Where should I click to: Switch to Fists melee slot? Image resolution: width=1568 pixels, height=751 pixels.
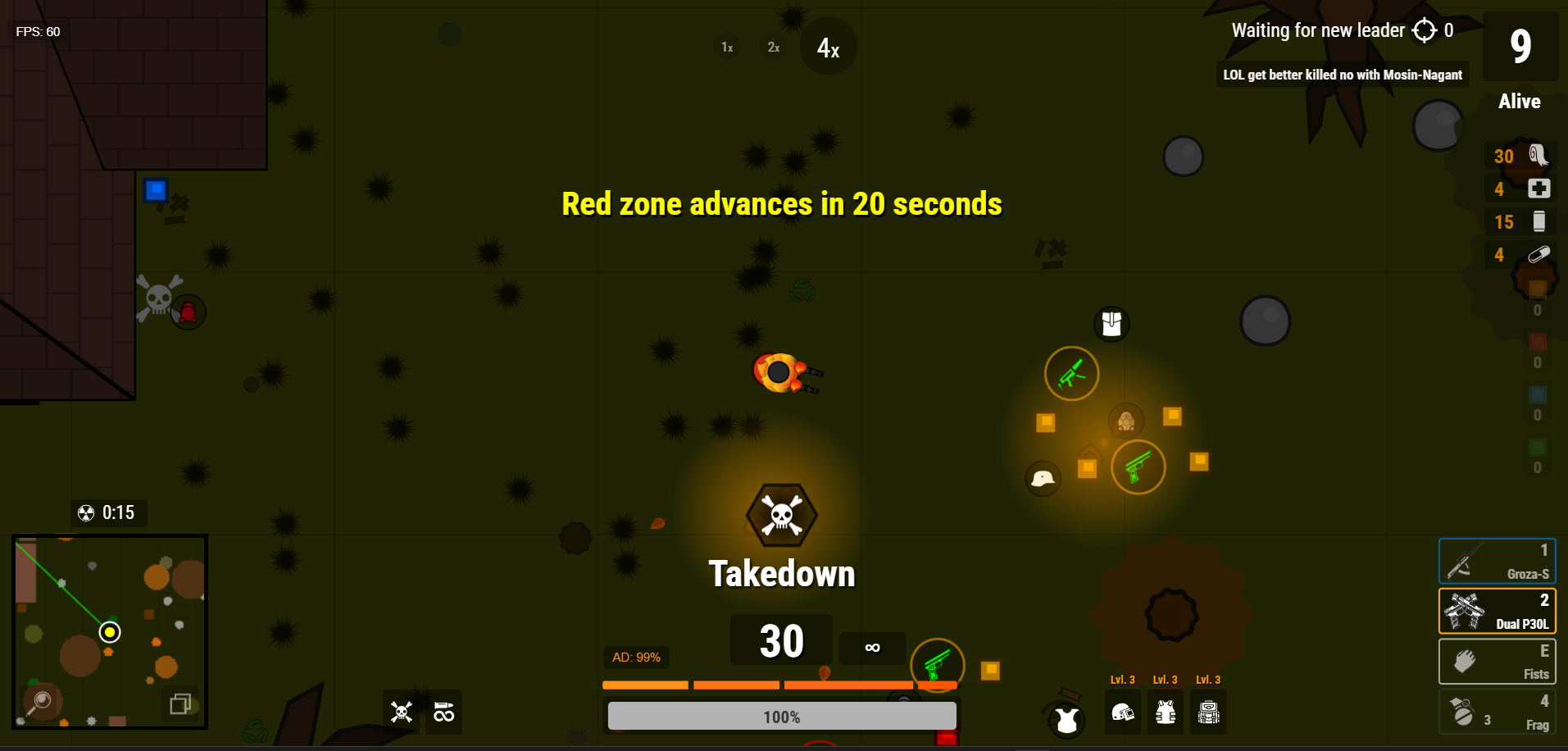1495,661
